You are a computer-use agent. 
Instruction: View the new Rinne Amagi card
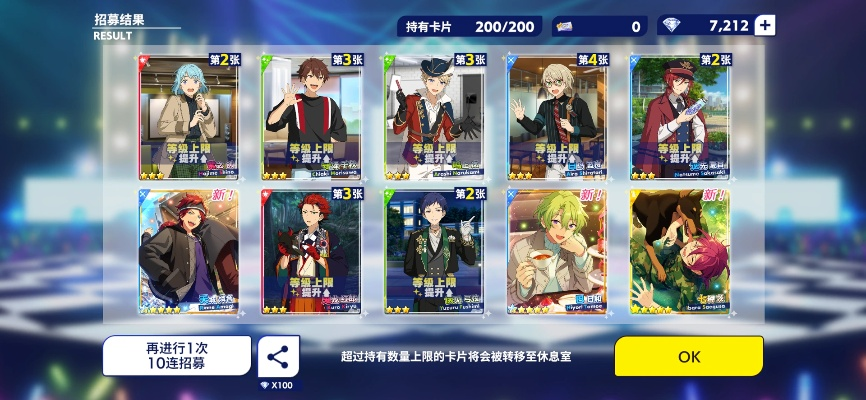click(184, 251)
